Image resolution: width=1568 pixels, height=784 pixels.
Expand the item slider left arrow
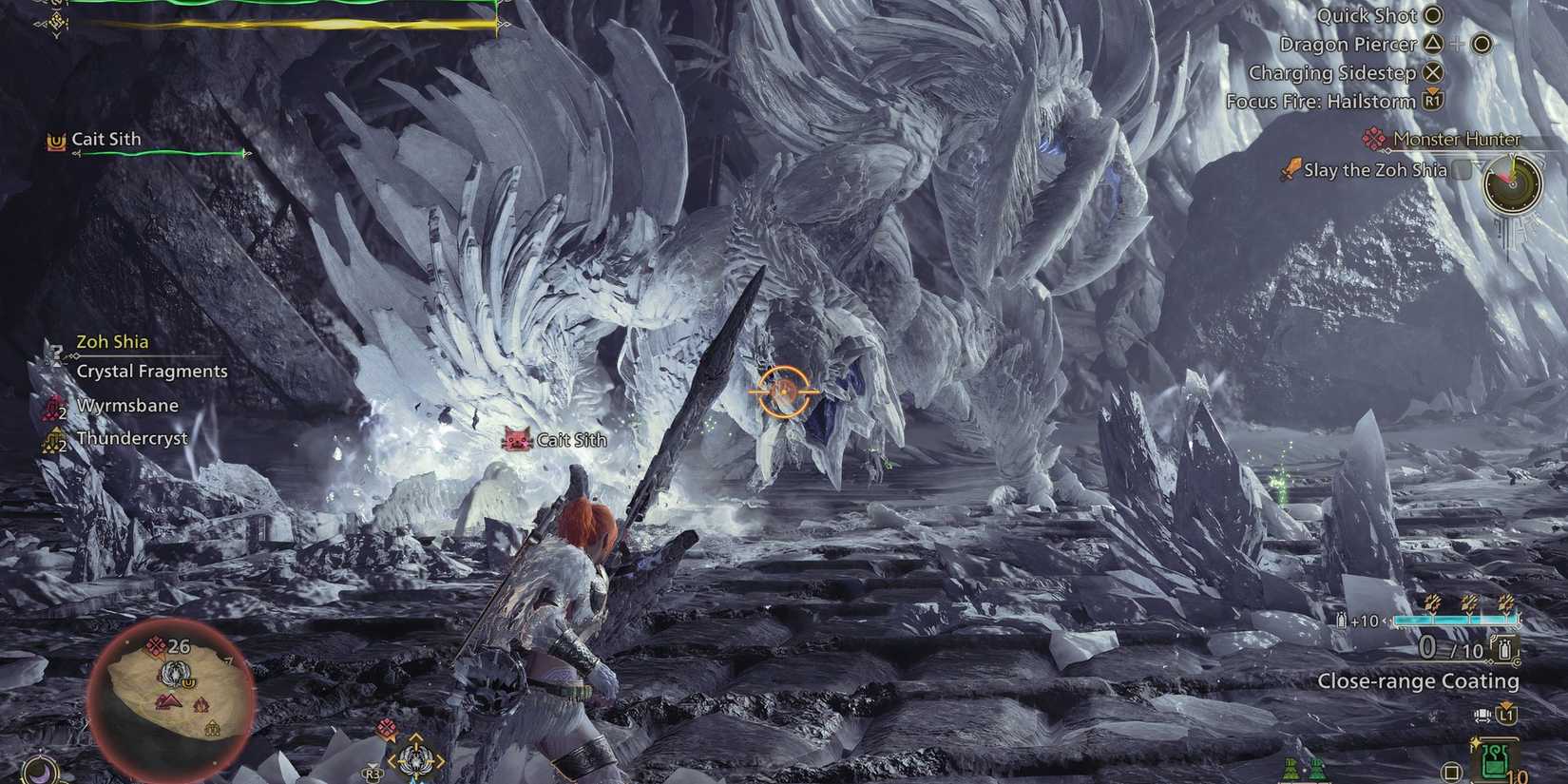click(1386, 620)
